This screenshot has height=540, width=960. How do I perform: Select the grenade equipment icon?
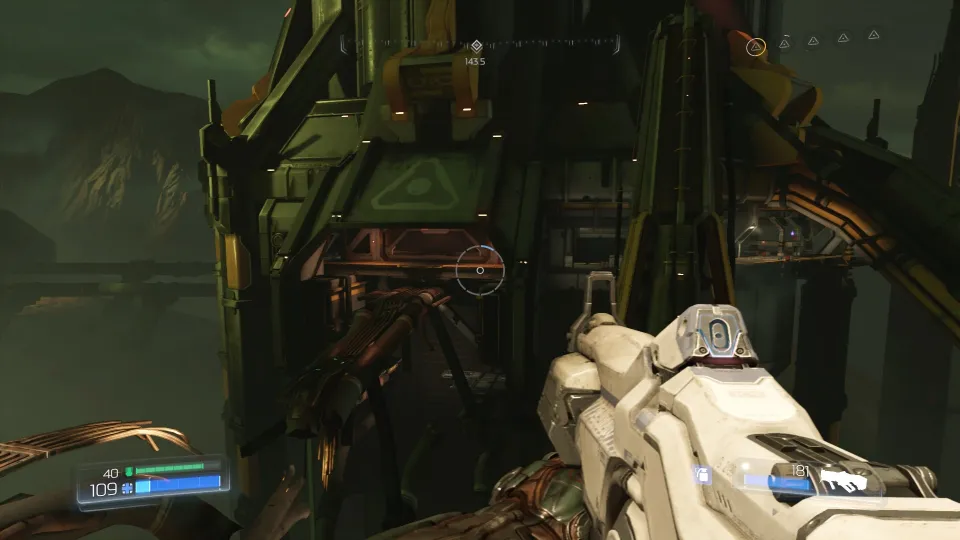point(703,477)
